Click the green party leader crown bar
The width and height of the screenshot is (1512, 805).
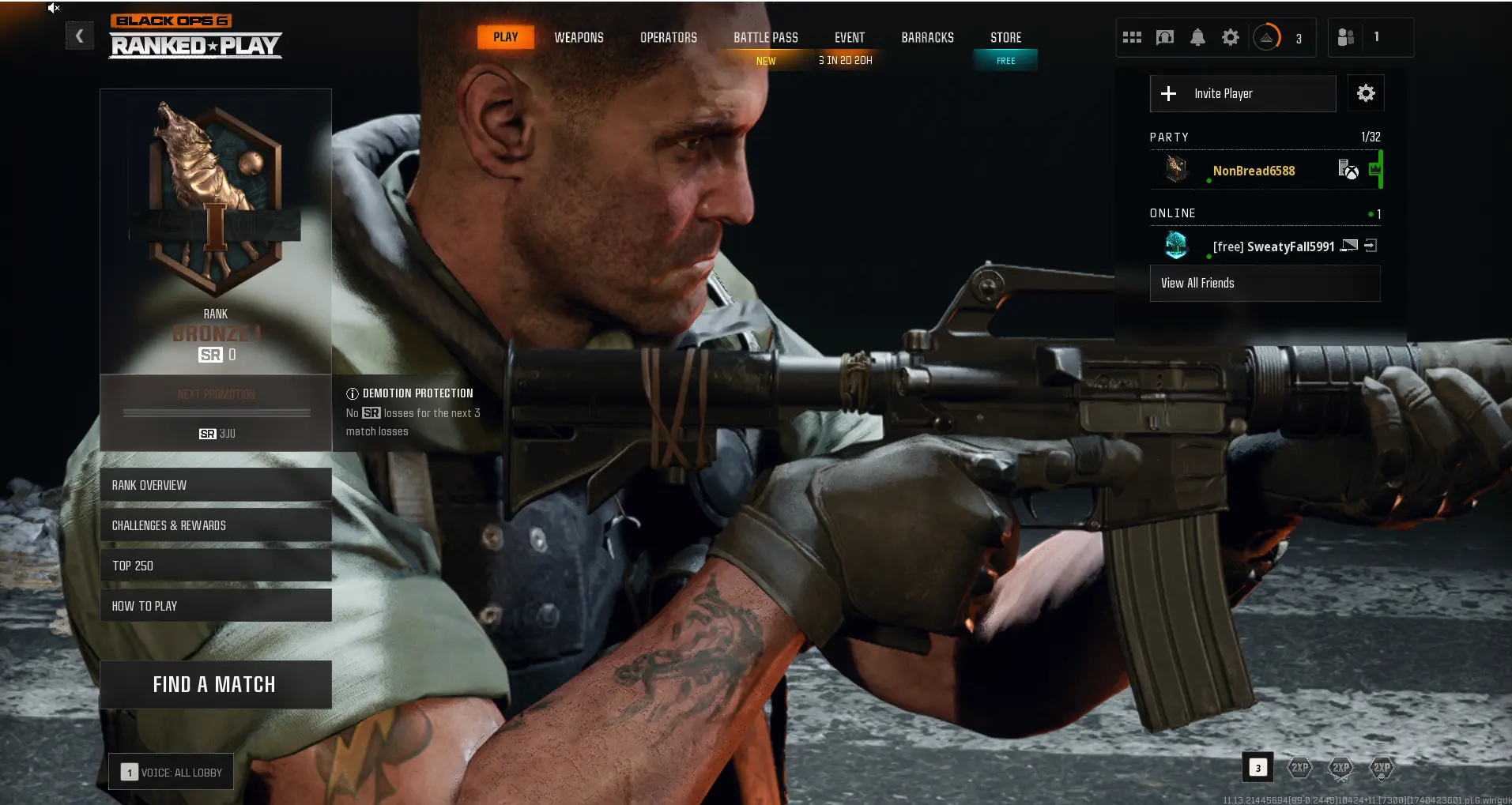(x=1375, y=169)
